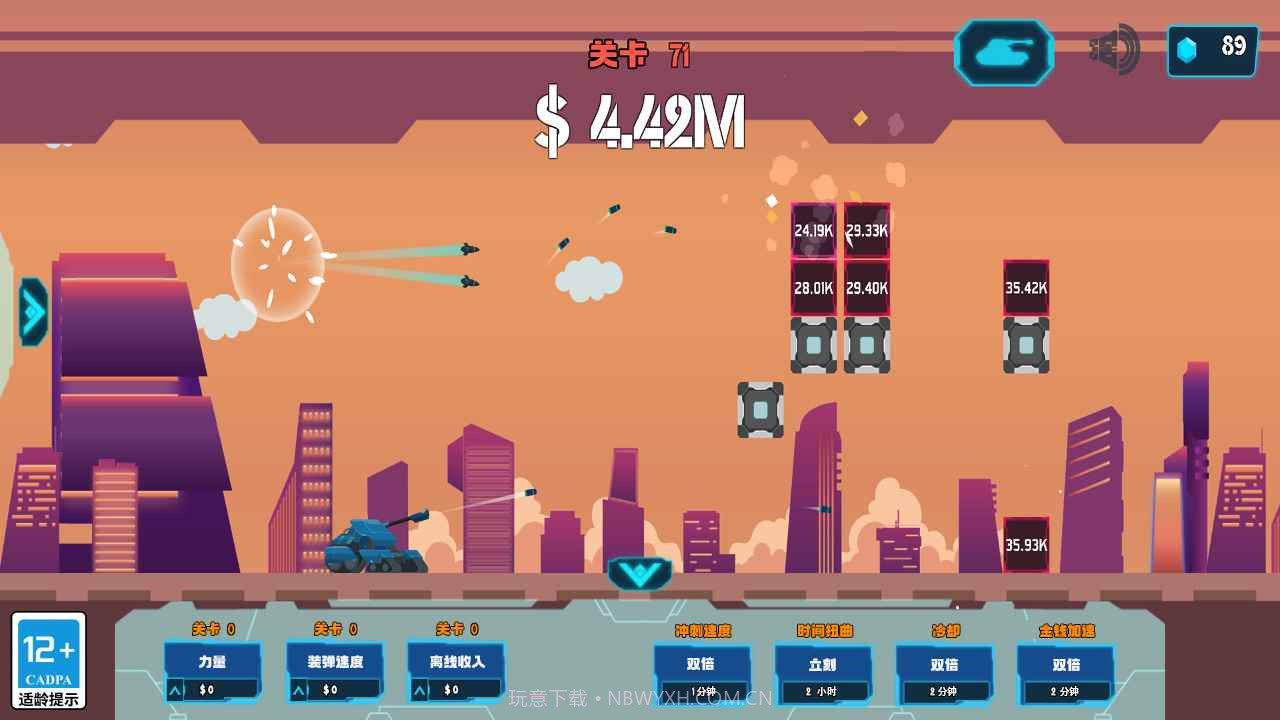Click the $0 cost field on Reload Speed

338,688
